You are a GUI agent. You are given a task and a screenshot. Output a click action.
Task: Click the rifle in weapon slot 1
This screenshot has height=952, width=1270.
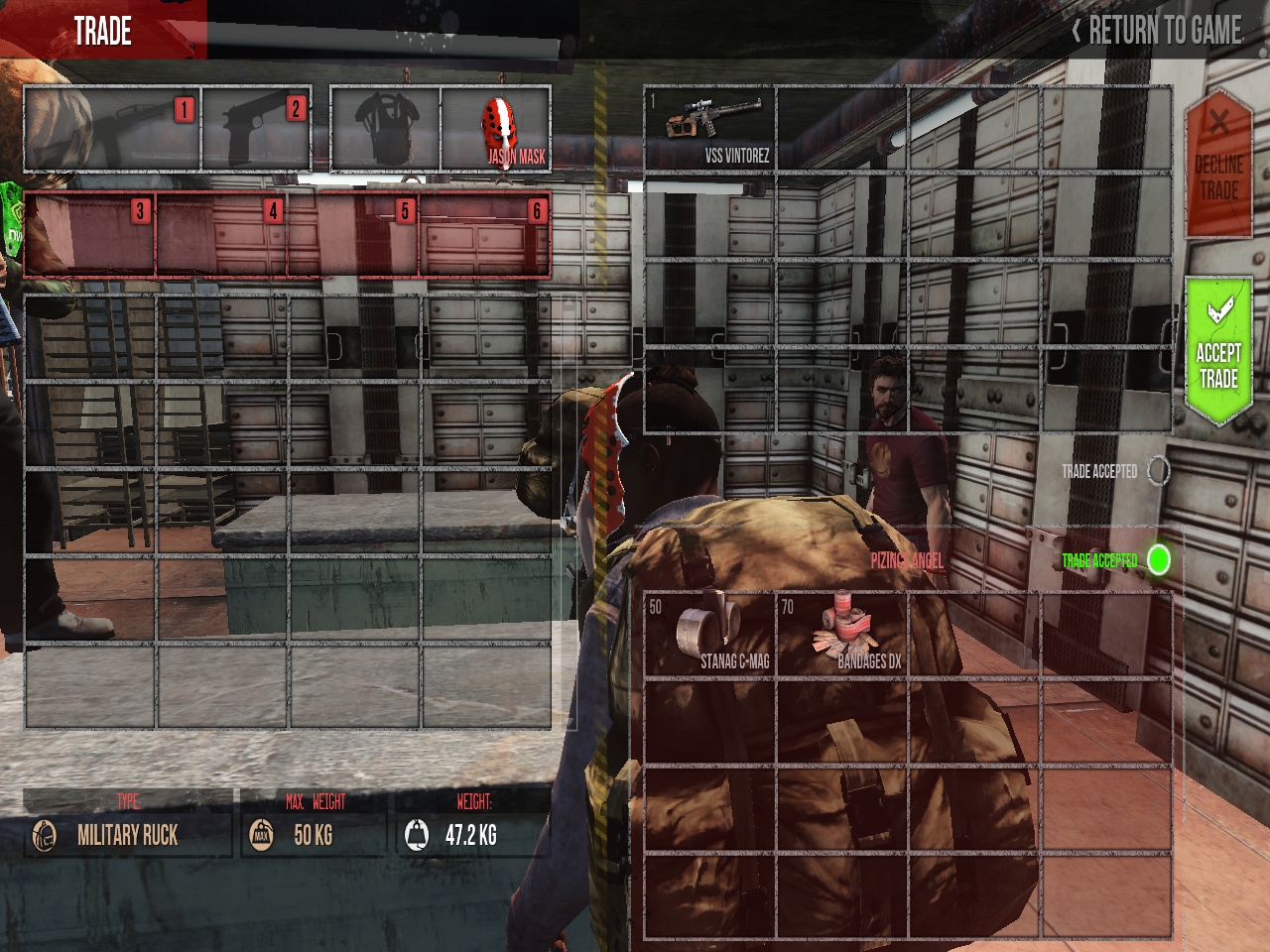pyautogui.click(x=112, y=130)
